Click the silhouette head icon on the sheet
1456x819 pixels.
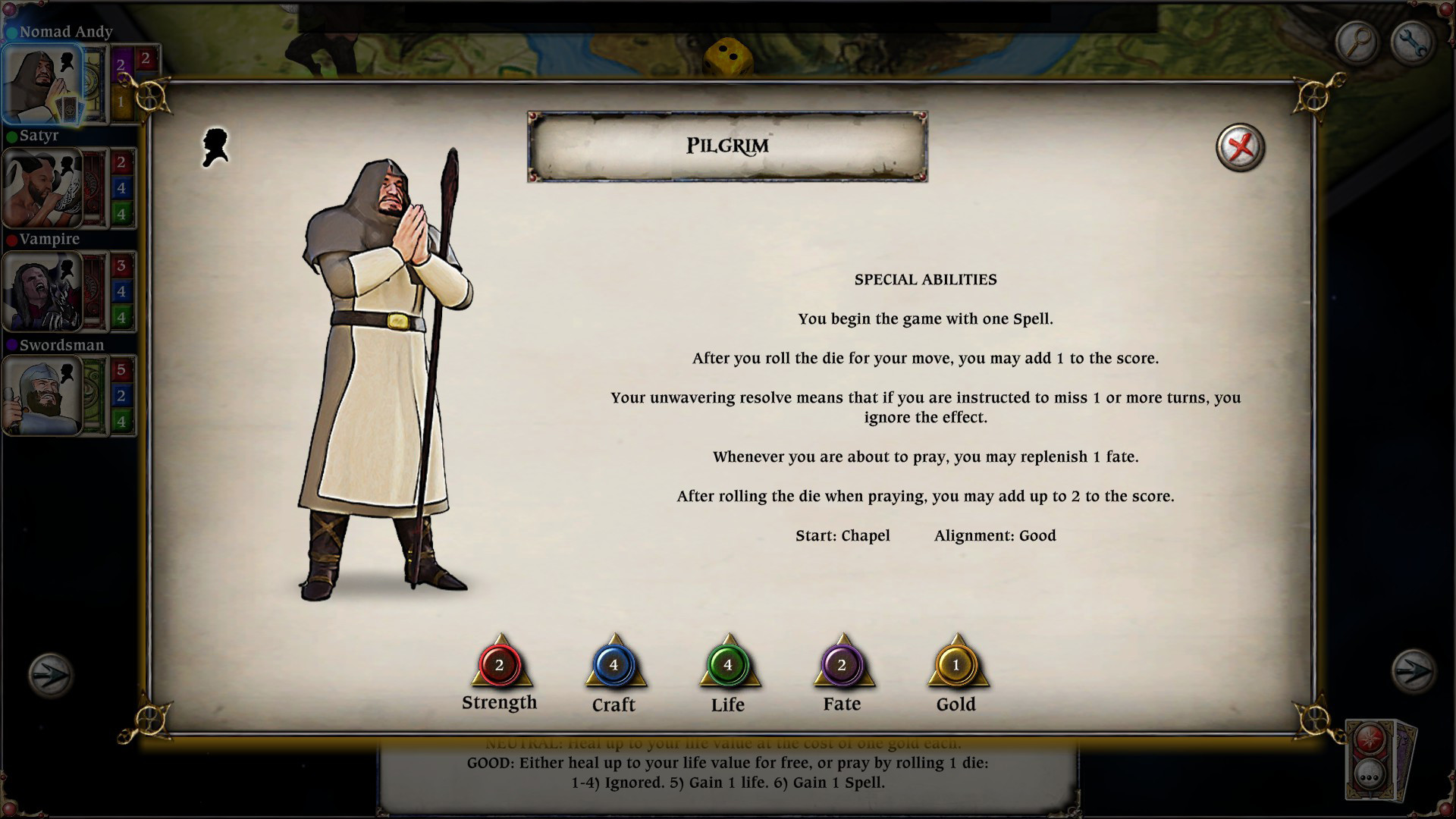(215, 147)
